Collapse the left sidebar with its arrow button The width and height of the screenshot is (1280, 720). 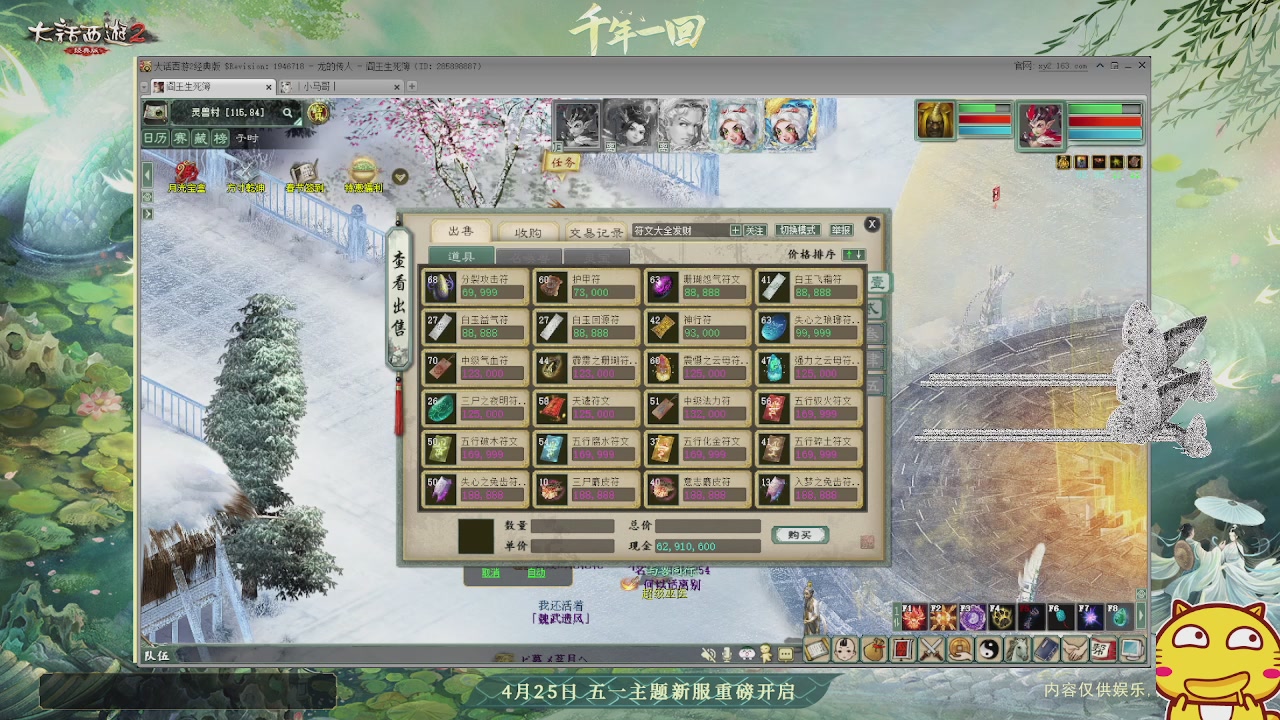tap(147, 175)
